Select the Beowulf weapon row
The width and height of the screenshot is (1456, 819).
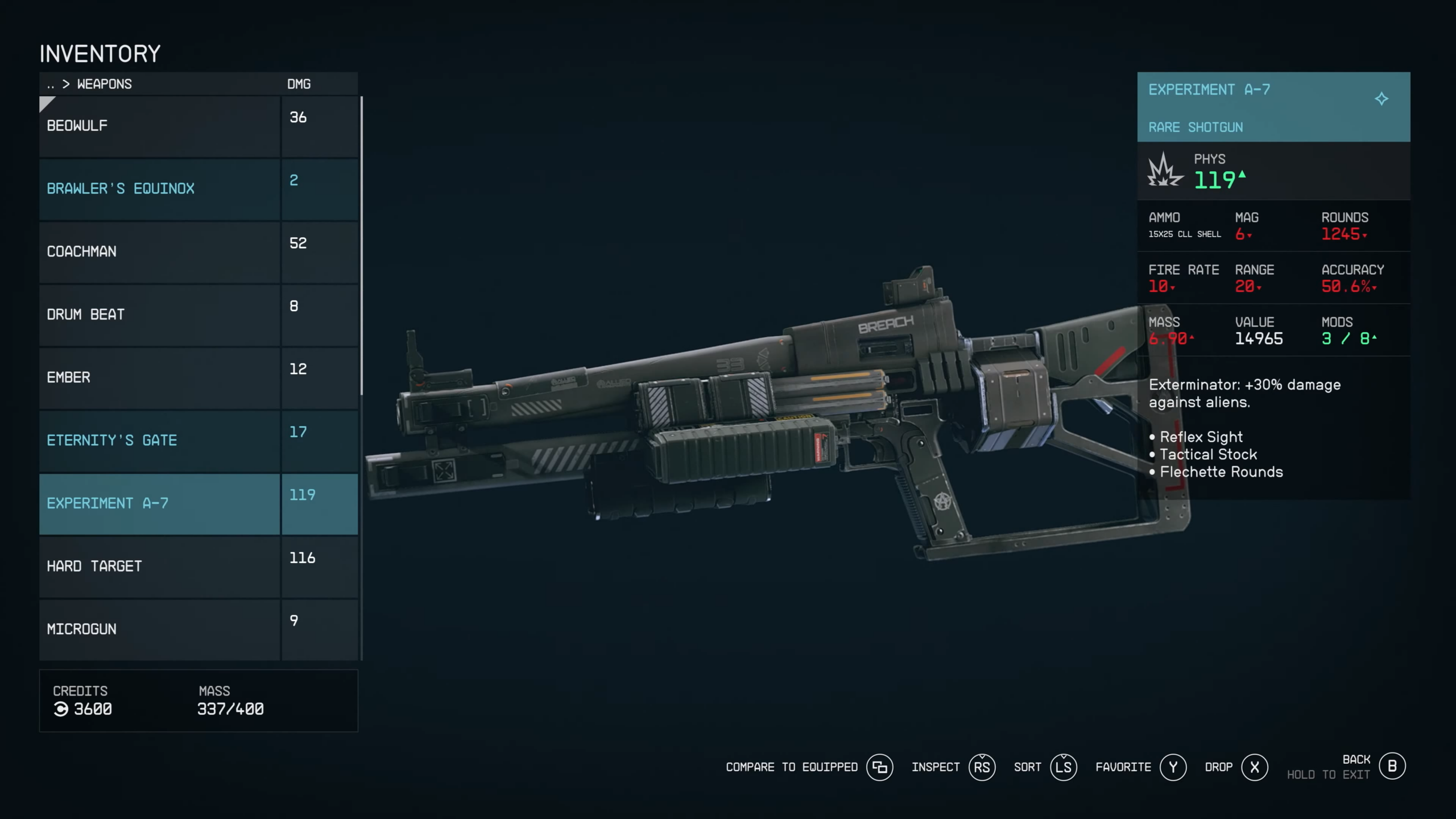[x=159, y=126]
